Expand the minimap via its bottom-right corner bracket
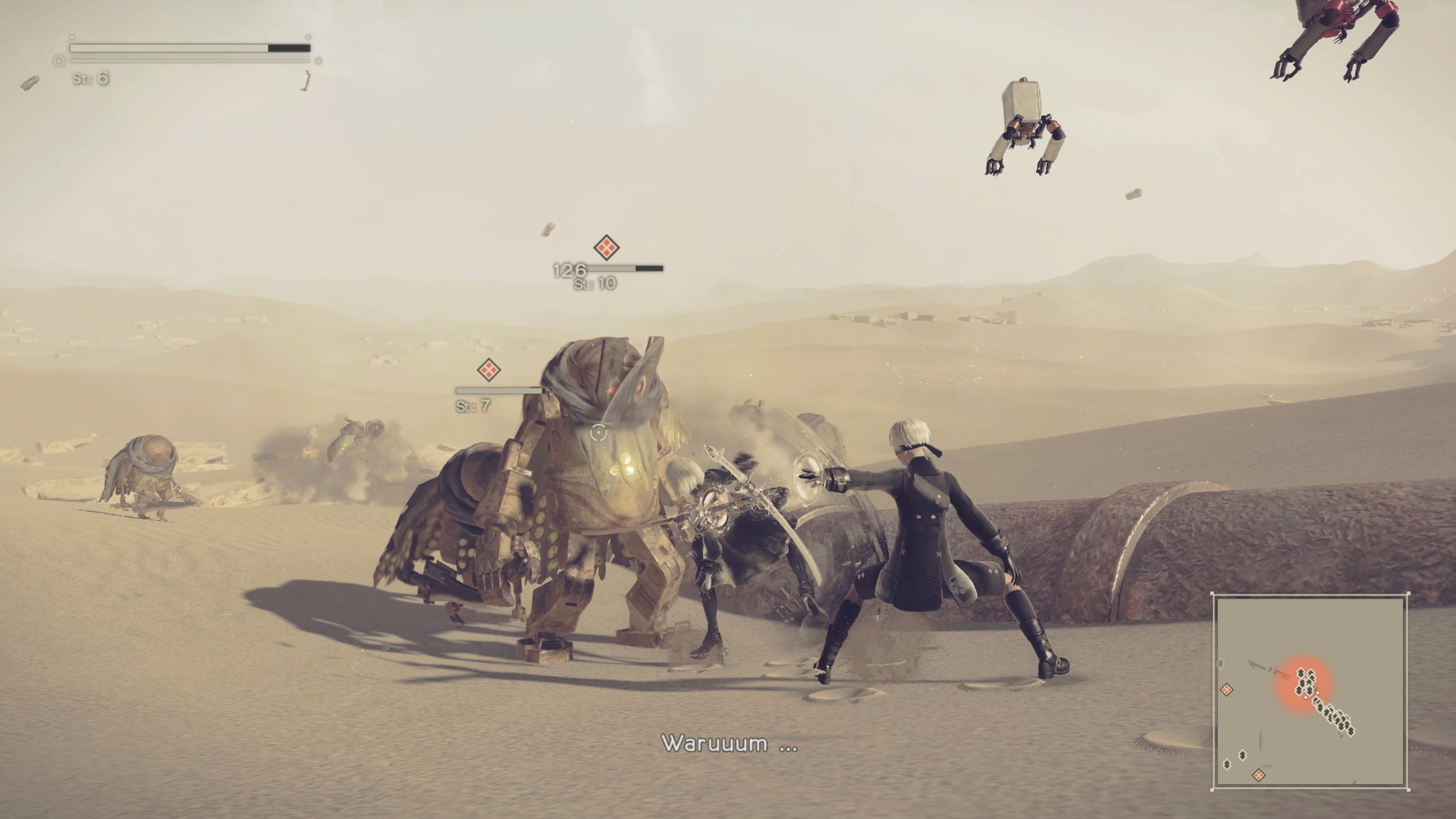 [x=1409, y=790]
